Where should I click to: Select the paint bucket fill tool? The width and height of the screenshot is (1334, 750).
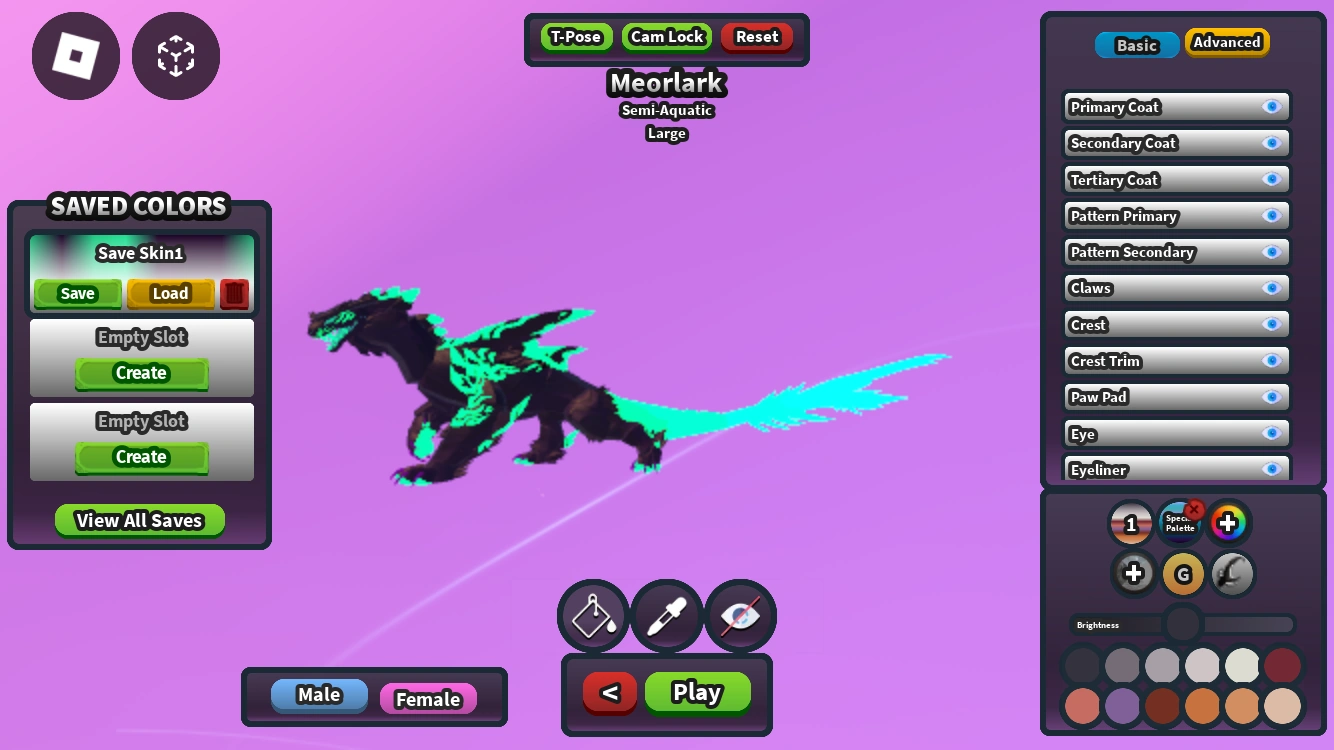(592, 616)
